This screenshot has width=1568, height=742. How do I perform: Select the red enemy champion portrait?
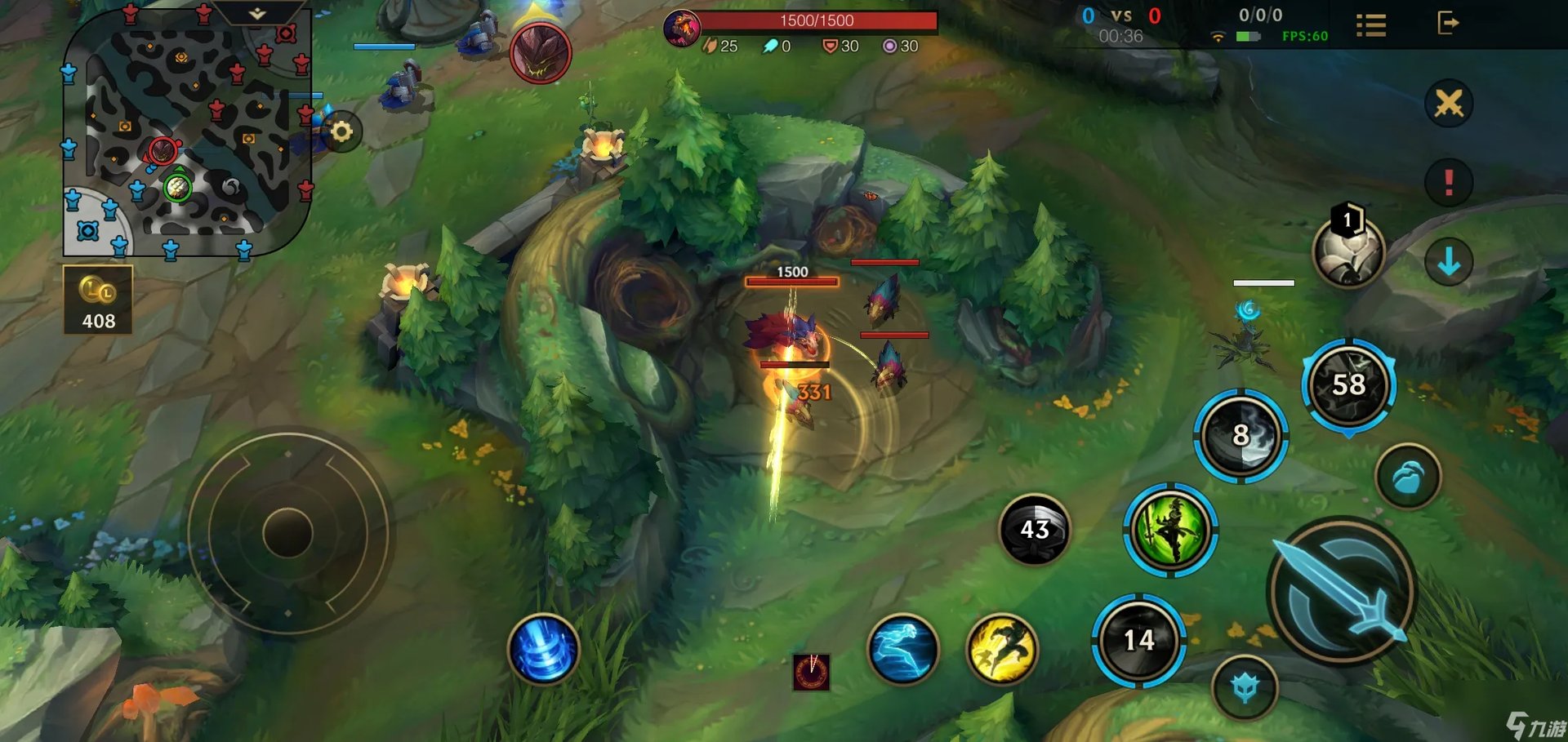pos(540,54)
